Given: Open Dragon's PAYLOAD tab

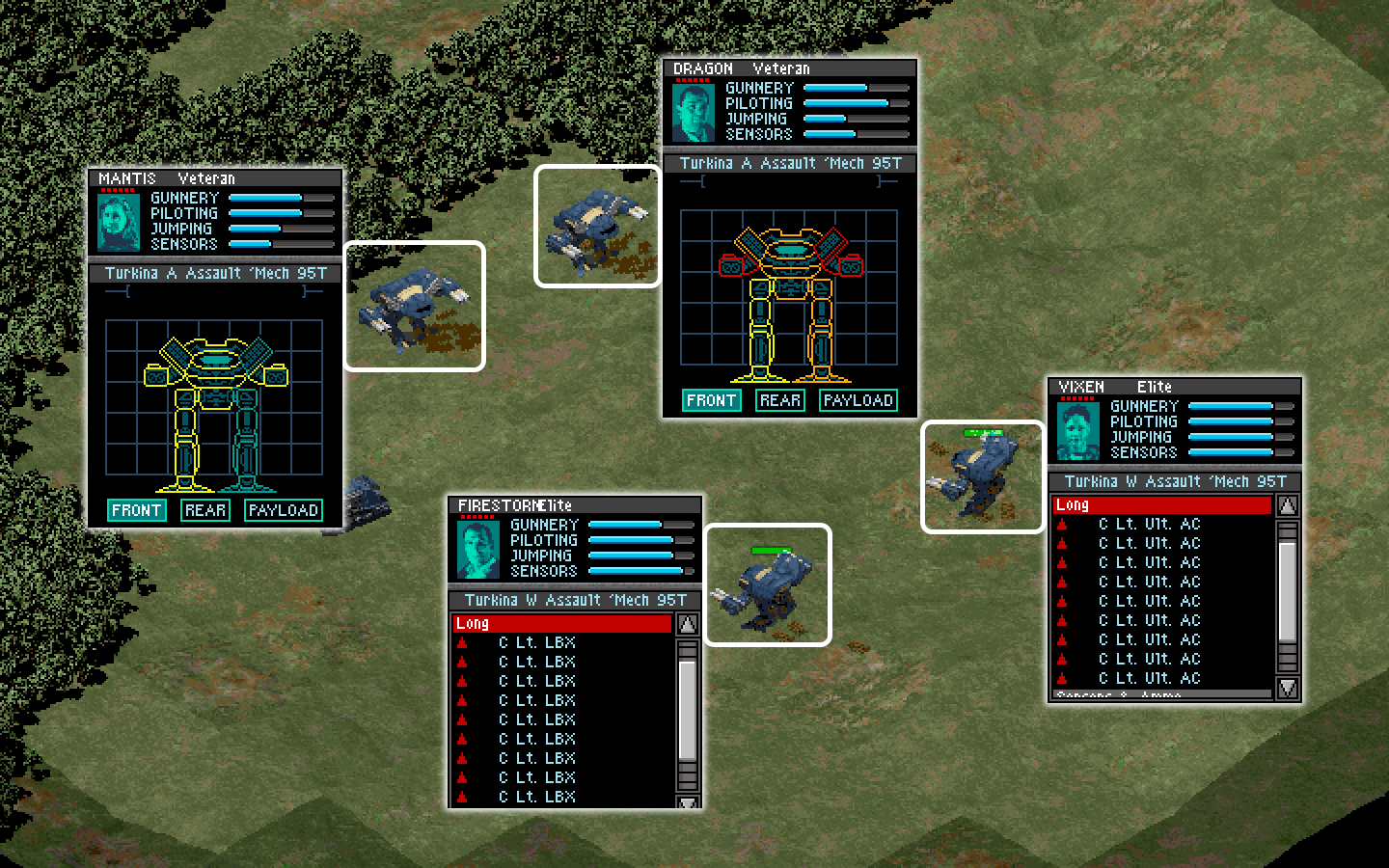Looking at the screenshot, I should (x=858, y=400).
